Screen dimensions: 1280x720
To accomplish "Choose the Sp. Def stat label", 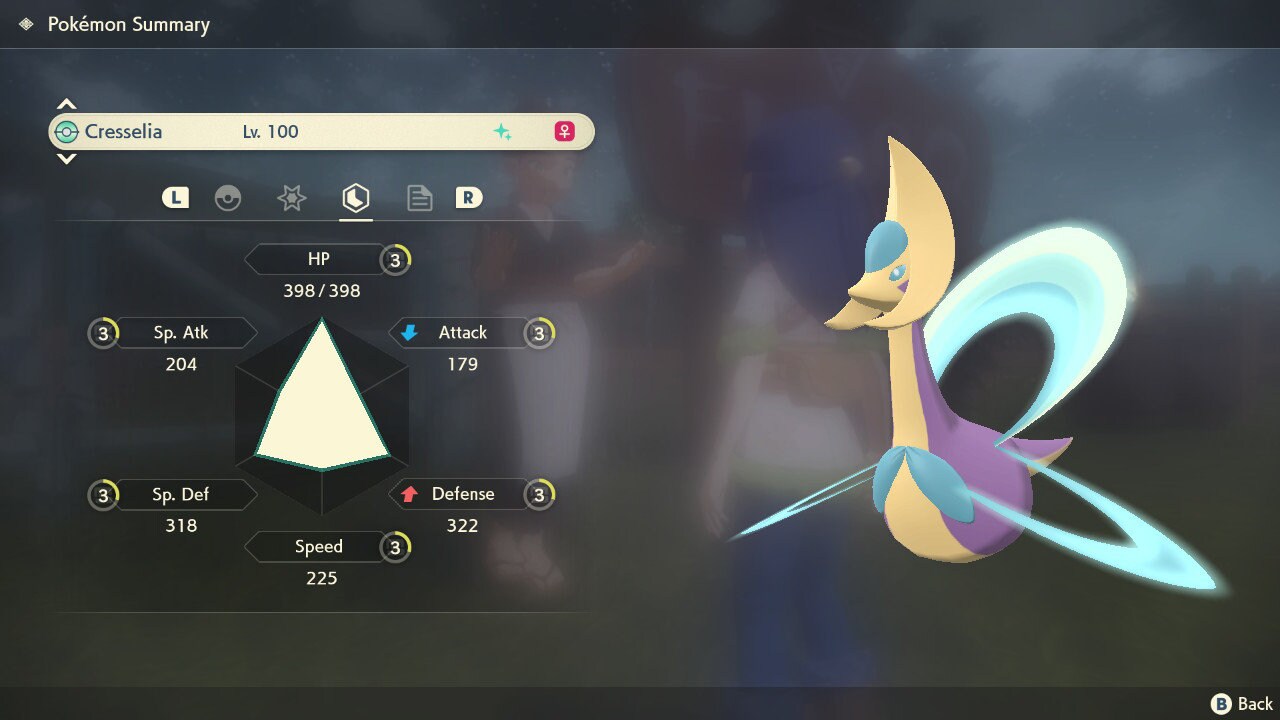I will coord(181,494).
